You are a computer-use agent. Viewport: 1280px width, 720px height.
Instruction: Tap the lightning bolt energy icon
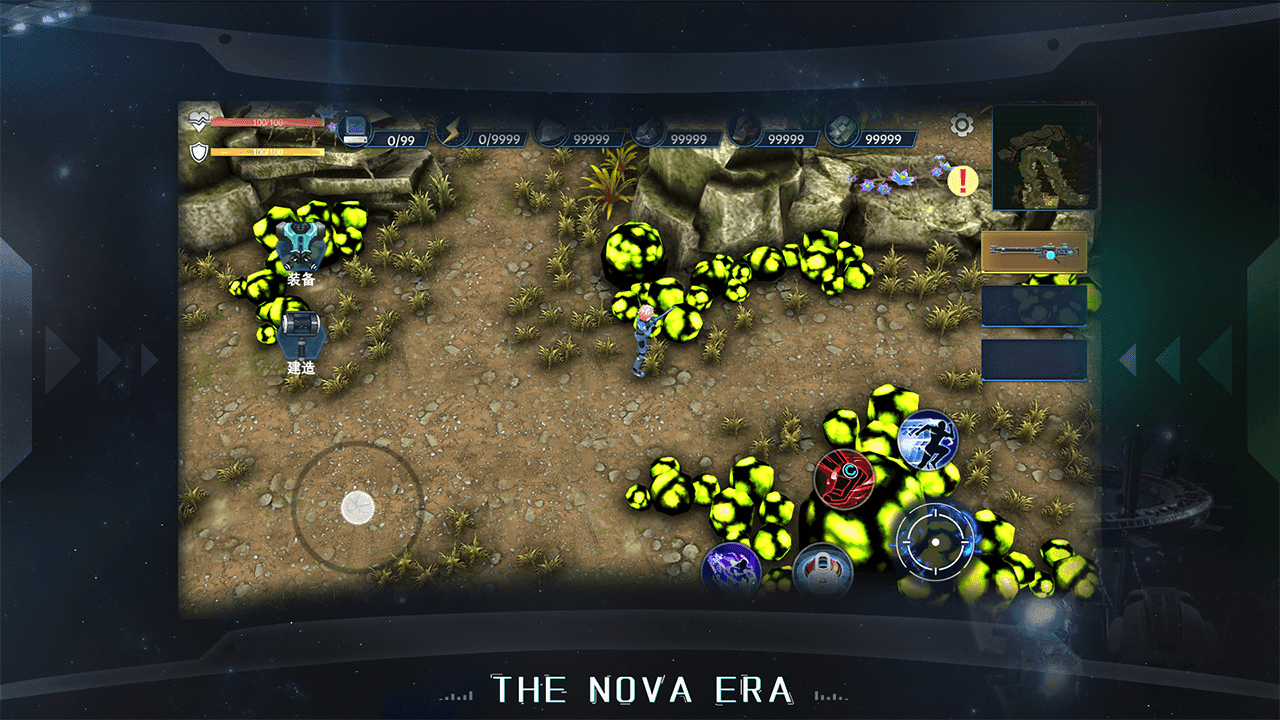tap(455, 131)
